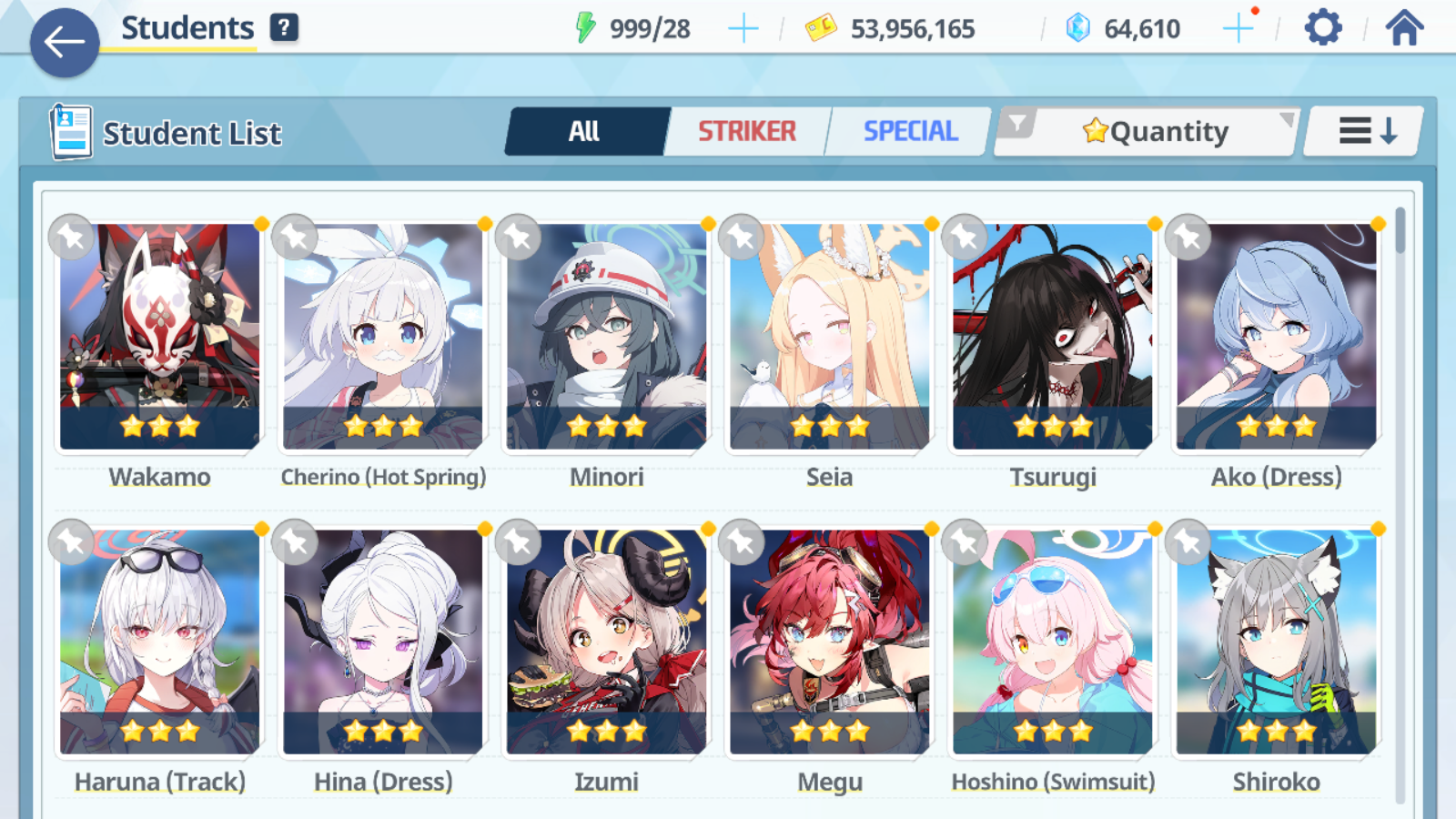Click the plus next to energy counter

click(743, 27)
